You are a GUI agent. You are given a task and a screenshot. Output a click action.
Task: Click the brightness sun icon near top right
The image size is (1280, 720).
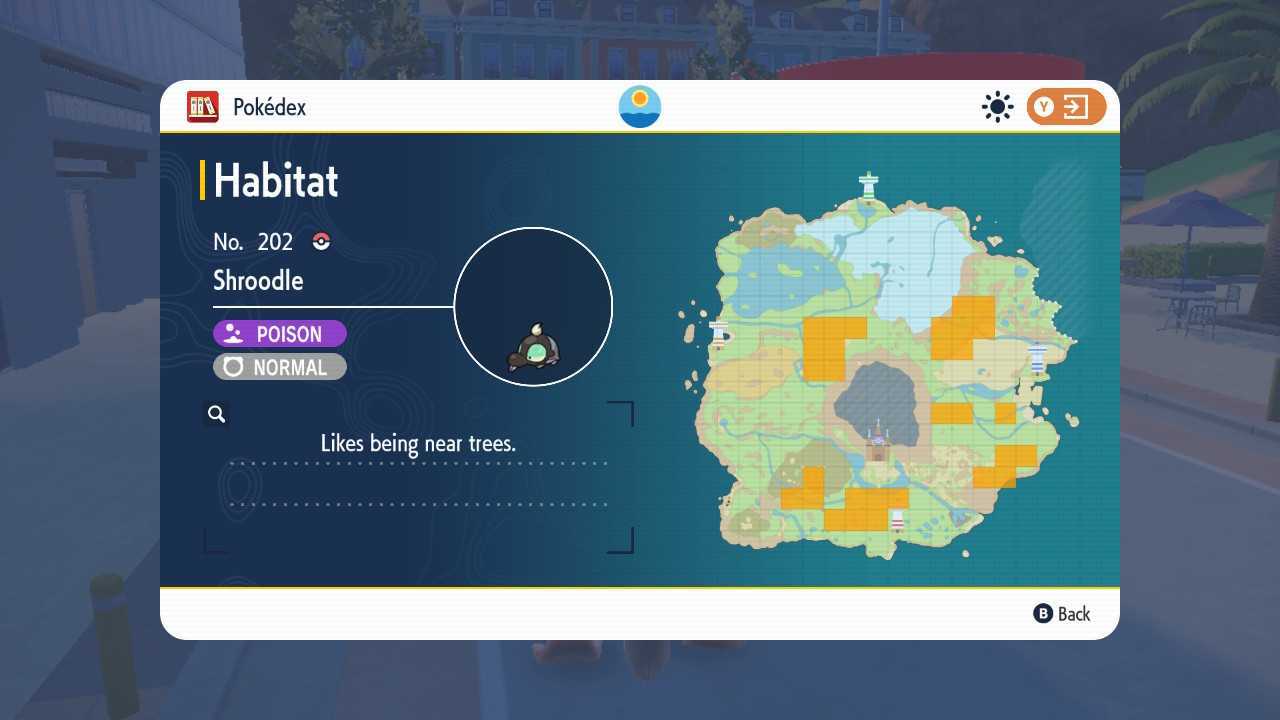click(997, 106)
